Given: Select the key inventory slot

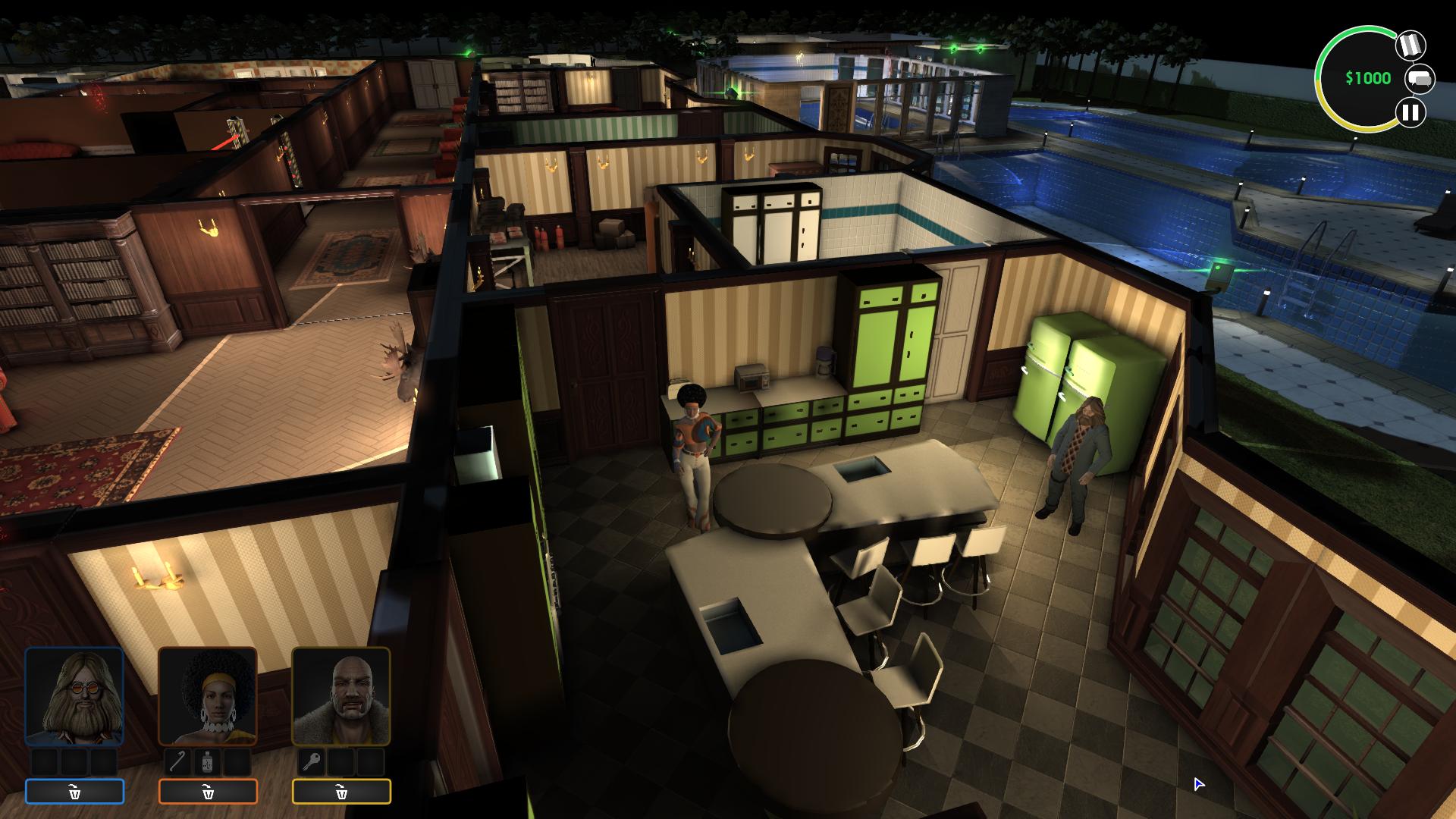Looking at the screenshot, I should (311, 761).
